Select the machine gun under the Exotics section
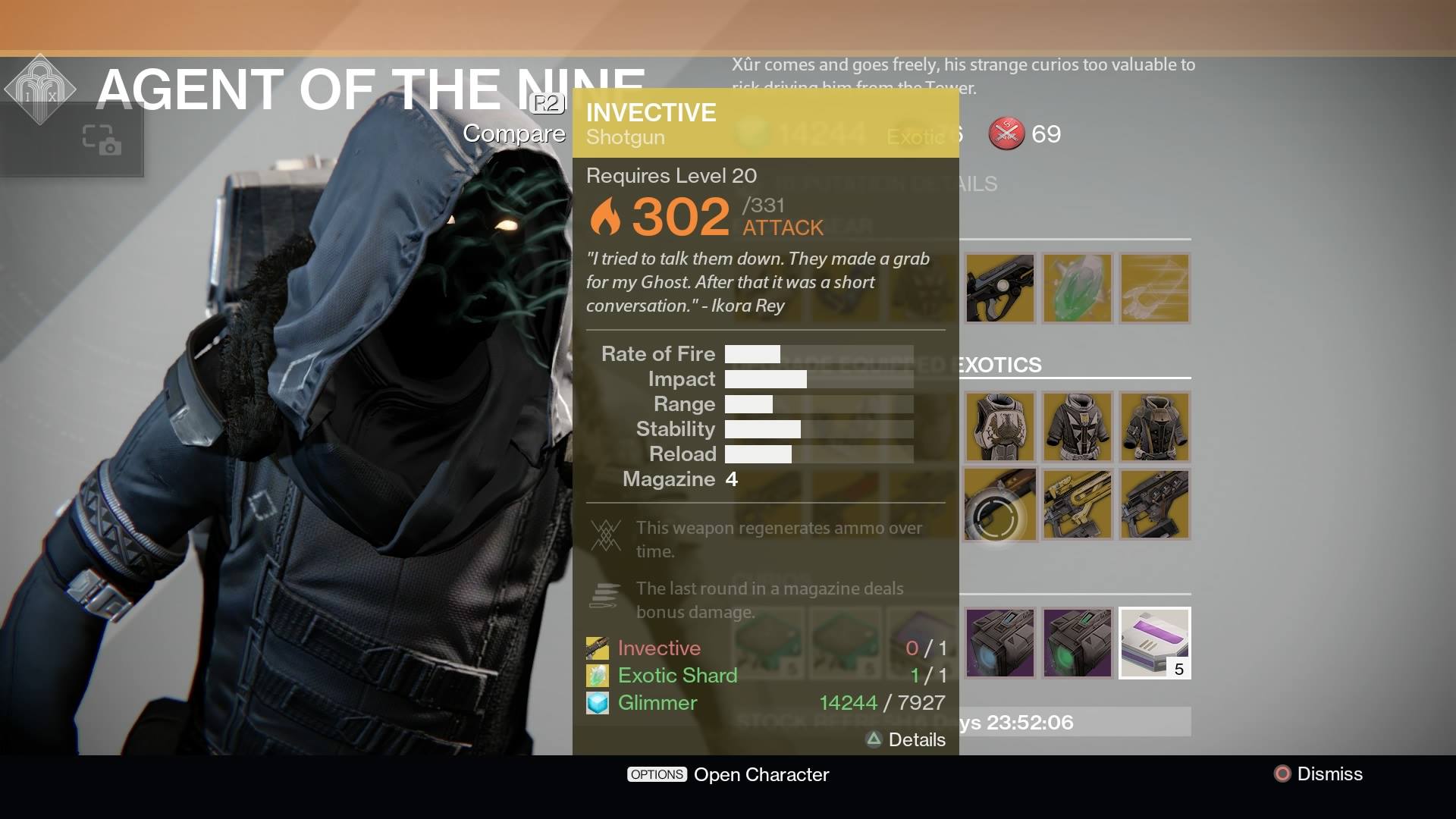Image resolution: width=1456 pixels, height=819 pixels. (1154, 504)
